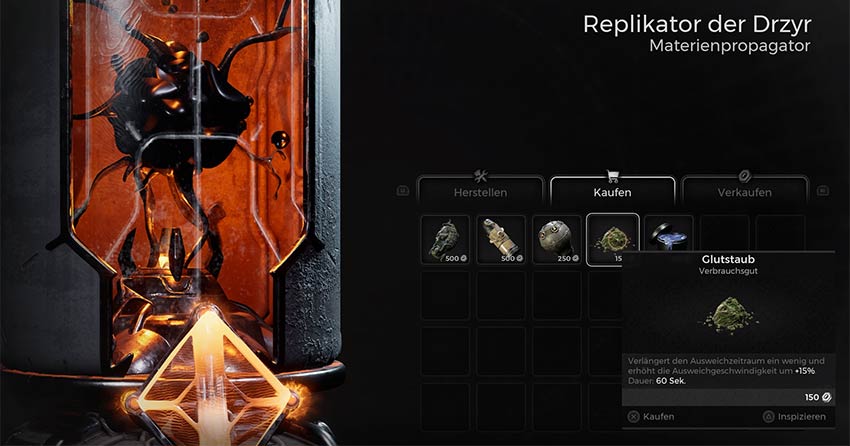Image resolution: width=850 pixels, height=446 pixels.
Task: Open the Verkaufen tab
Action: tap(744, 190)
